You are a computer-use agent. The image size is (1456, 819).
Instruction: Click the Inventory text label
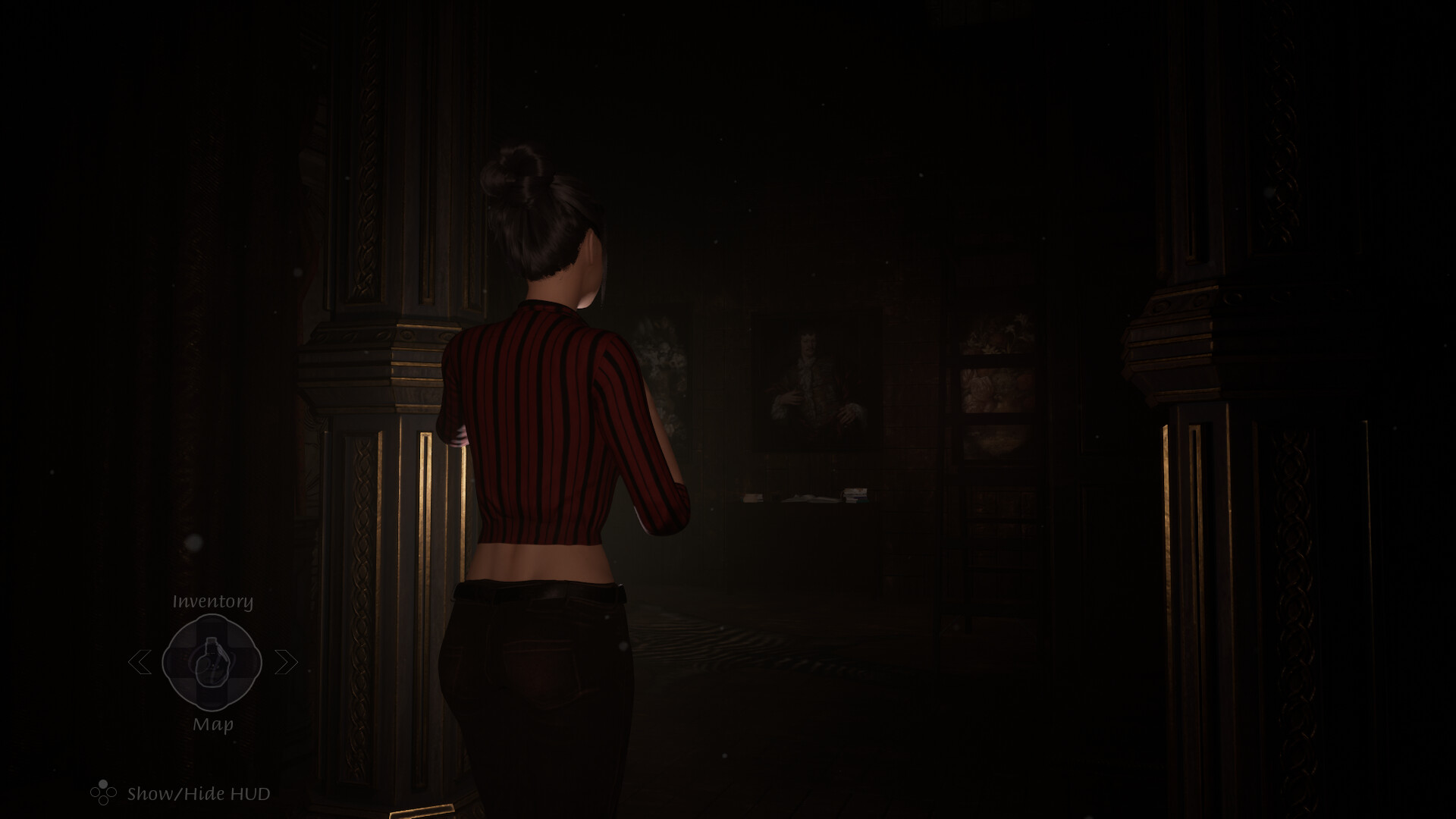(212, 601)
